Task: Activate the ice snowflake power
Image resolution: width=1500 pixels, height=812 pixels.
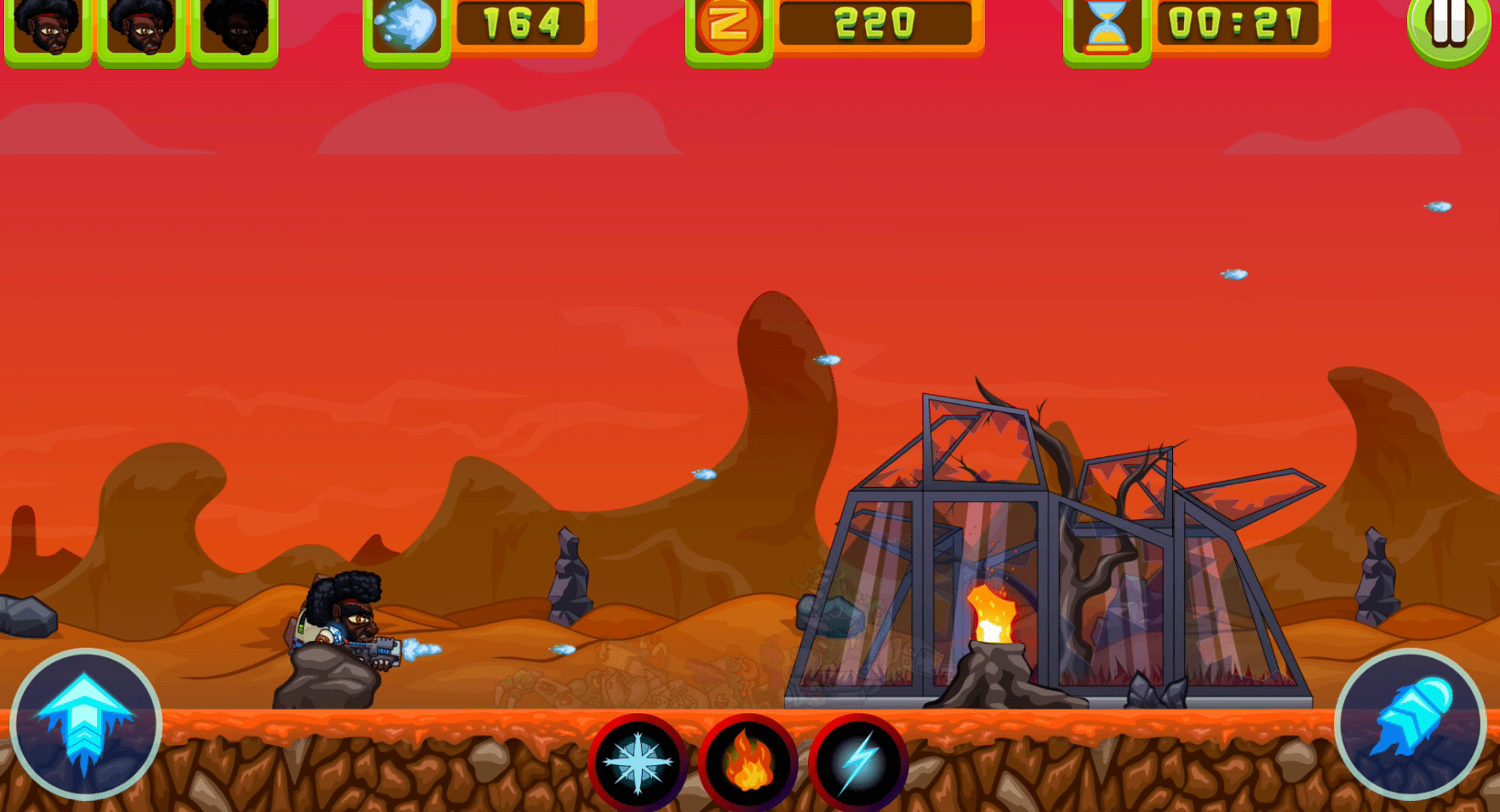Action: pyautogui.click(x=638, y=763)
